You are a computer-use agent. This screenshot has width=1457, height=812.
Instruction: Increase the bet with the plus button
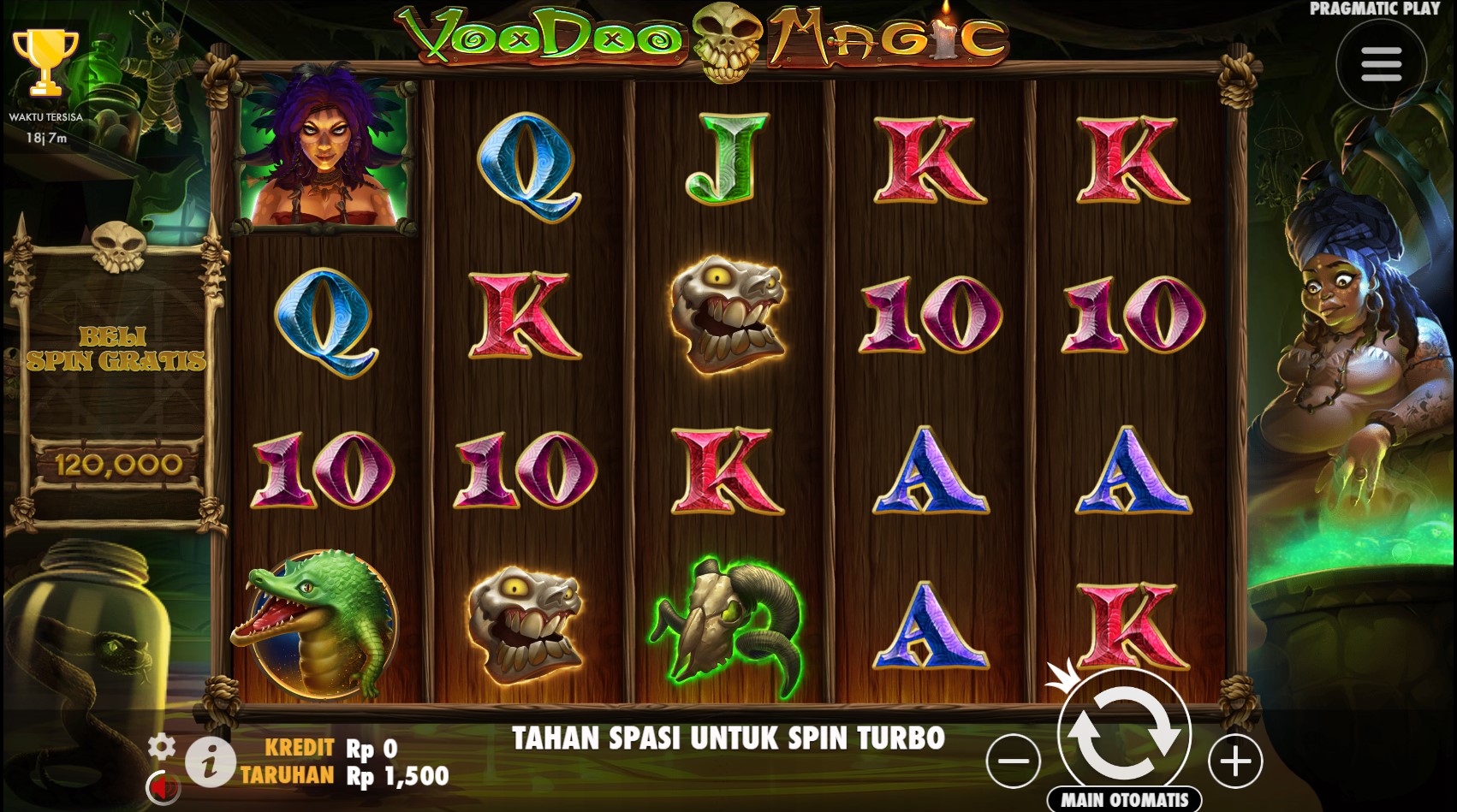pyautogui.click(x=1234, y=761)
